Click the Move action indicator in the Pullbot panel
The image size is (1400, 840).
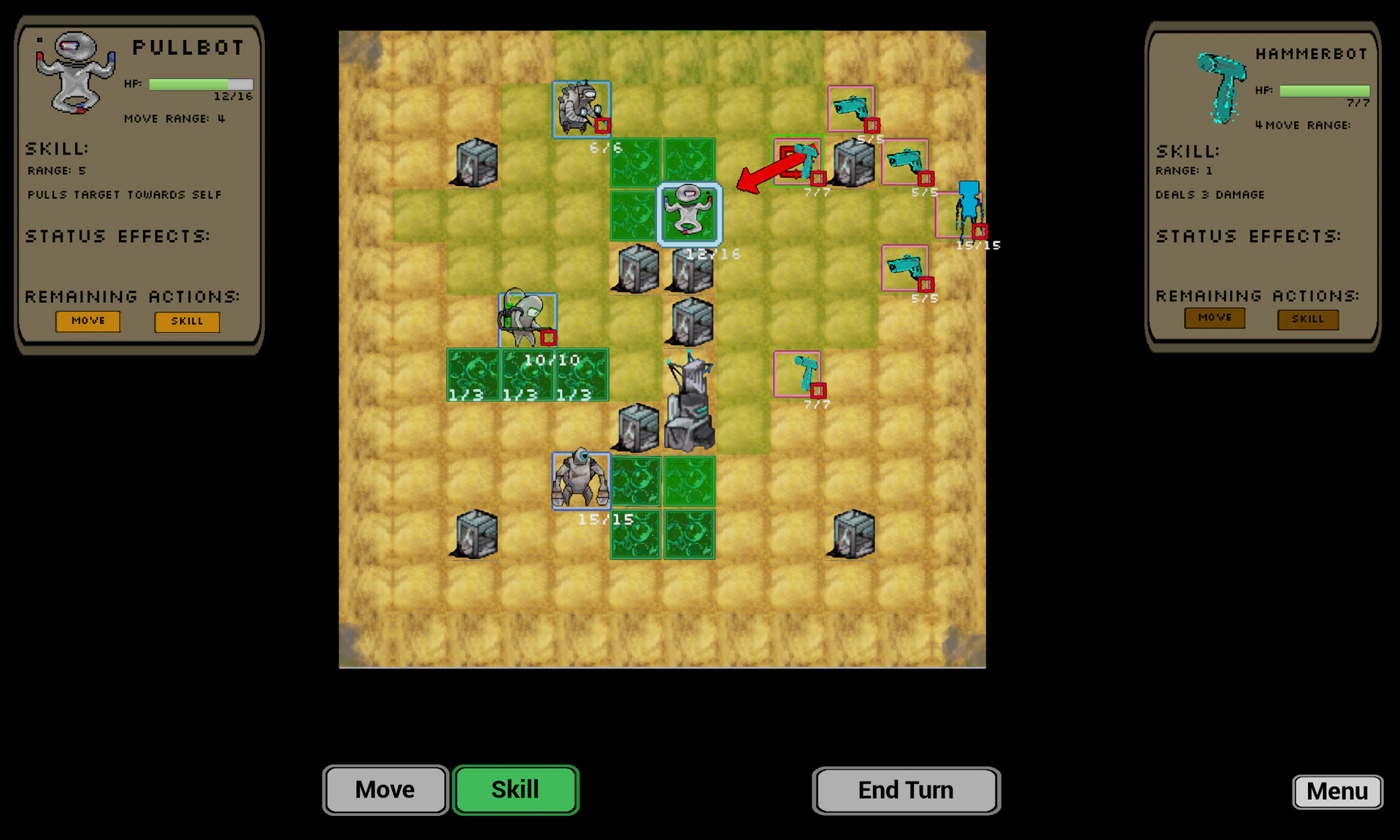pyautogui.click(x=88, y=321)
